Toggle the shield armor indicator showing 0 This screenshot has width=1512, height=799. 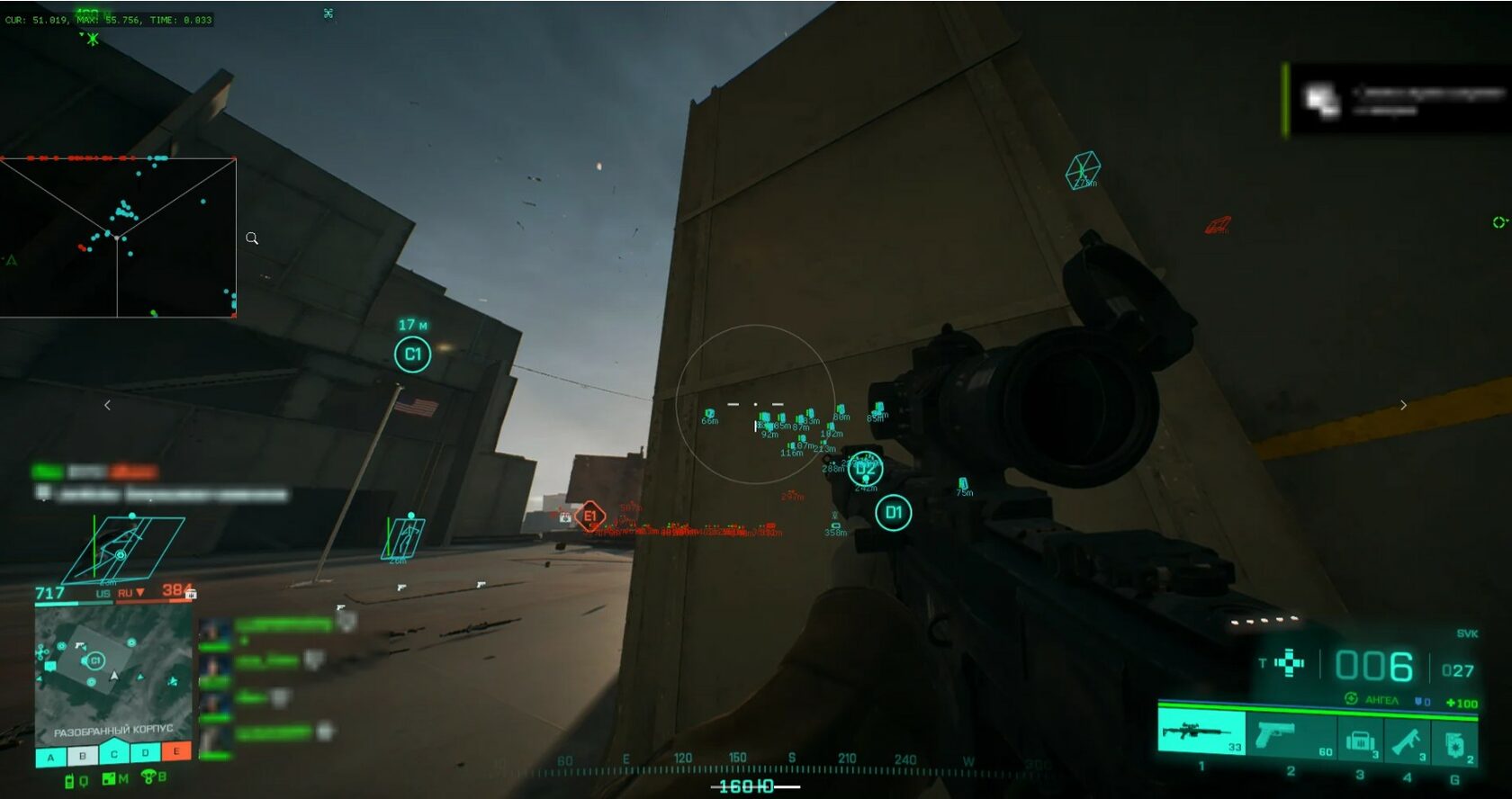pos(1419,702)
